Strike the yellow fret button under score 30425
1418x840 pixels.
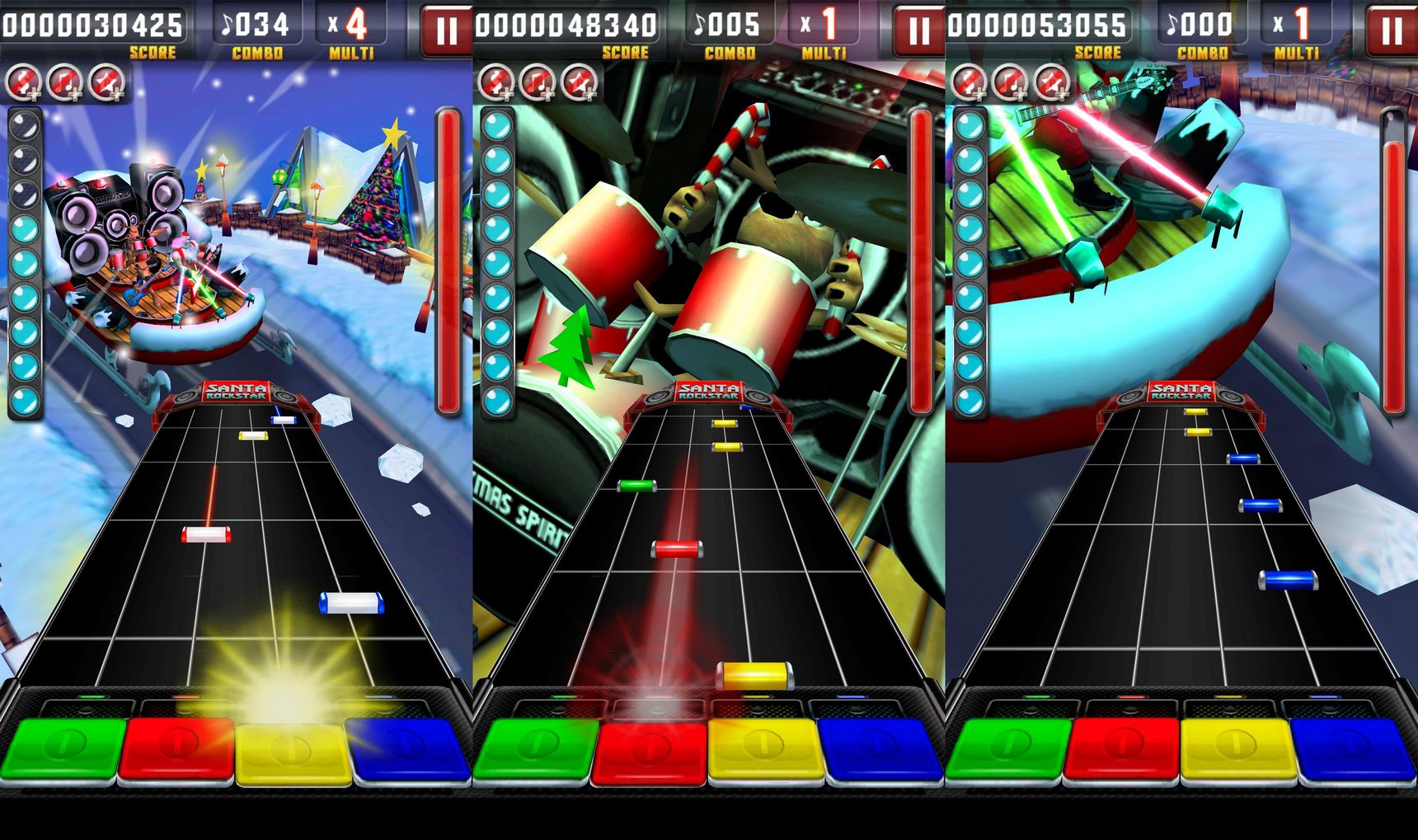pos(293,752)
